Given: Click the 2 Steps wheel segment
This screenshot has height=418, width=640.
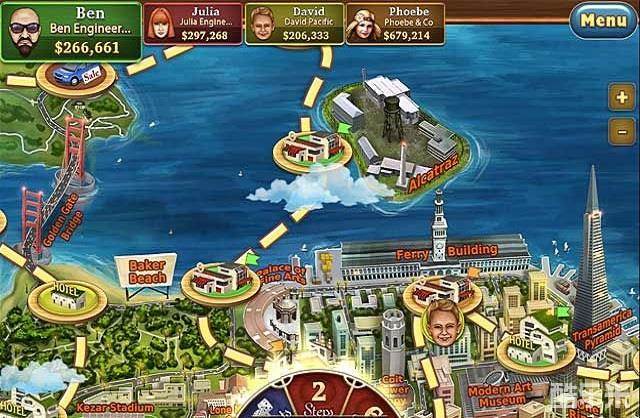Looking at the screenshot, I should (x=319, y=393).
